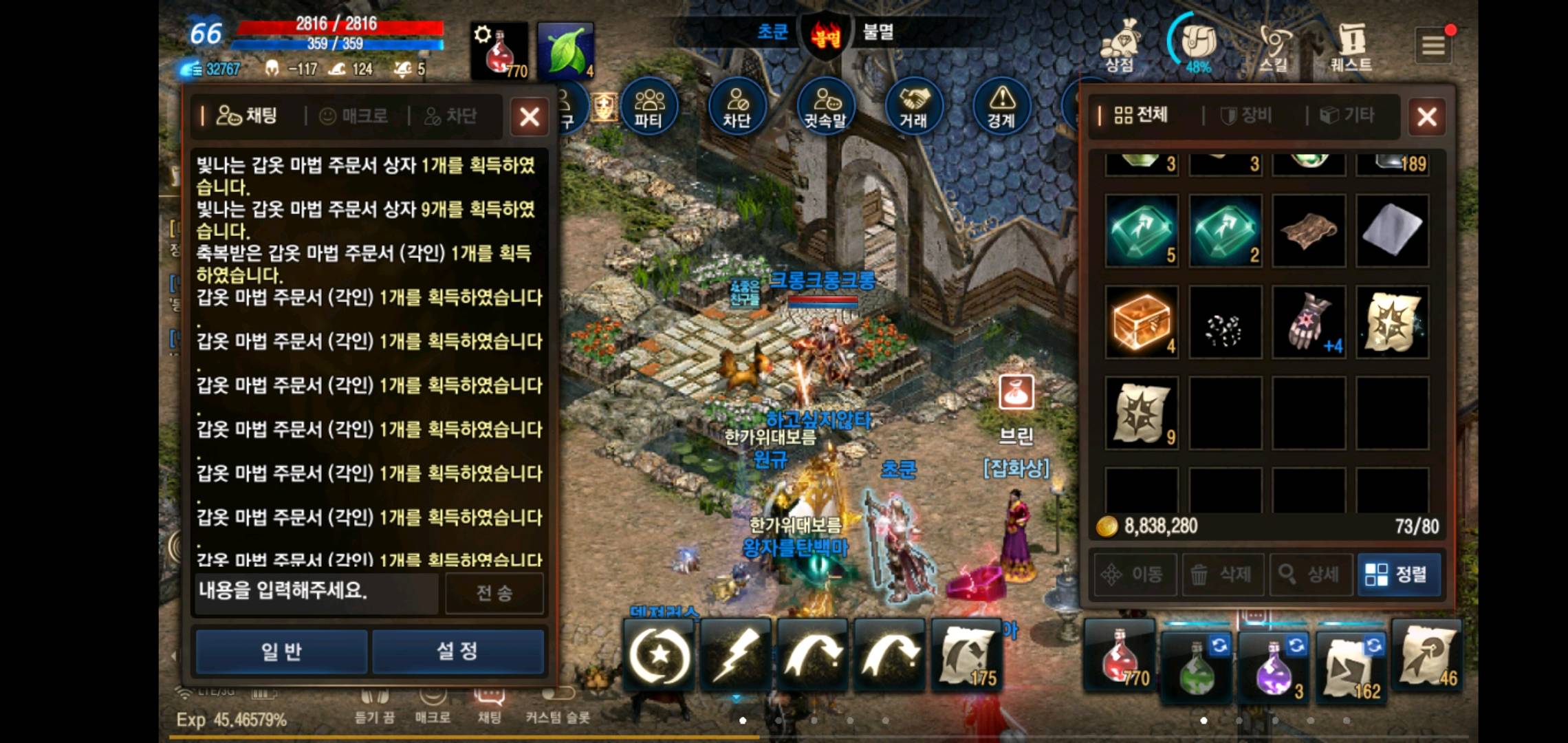This screenshot has width=1568, height=743.
Task: Open the 스킬 skills panel icon
Action: click(x=1273, y=45)
